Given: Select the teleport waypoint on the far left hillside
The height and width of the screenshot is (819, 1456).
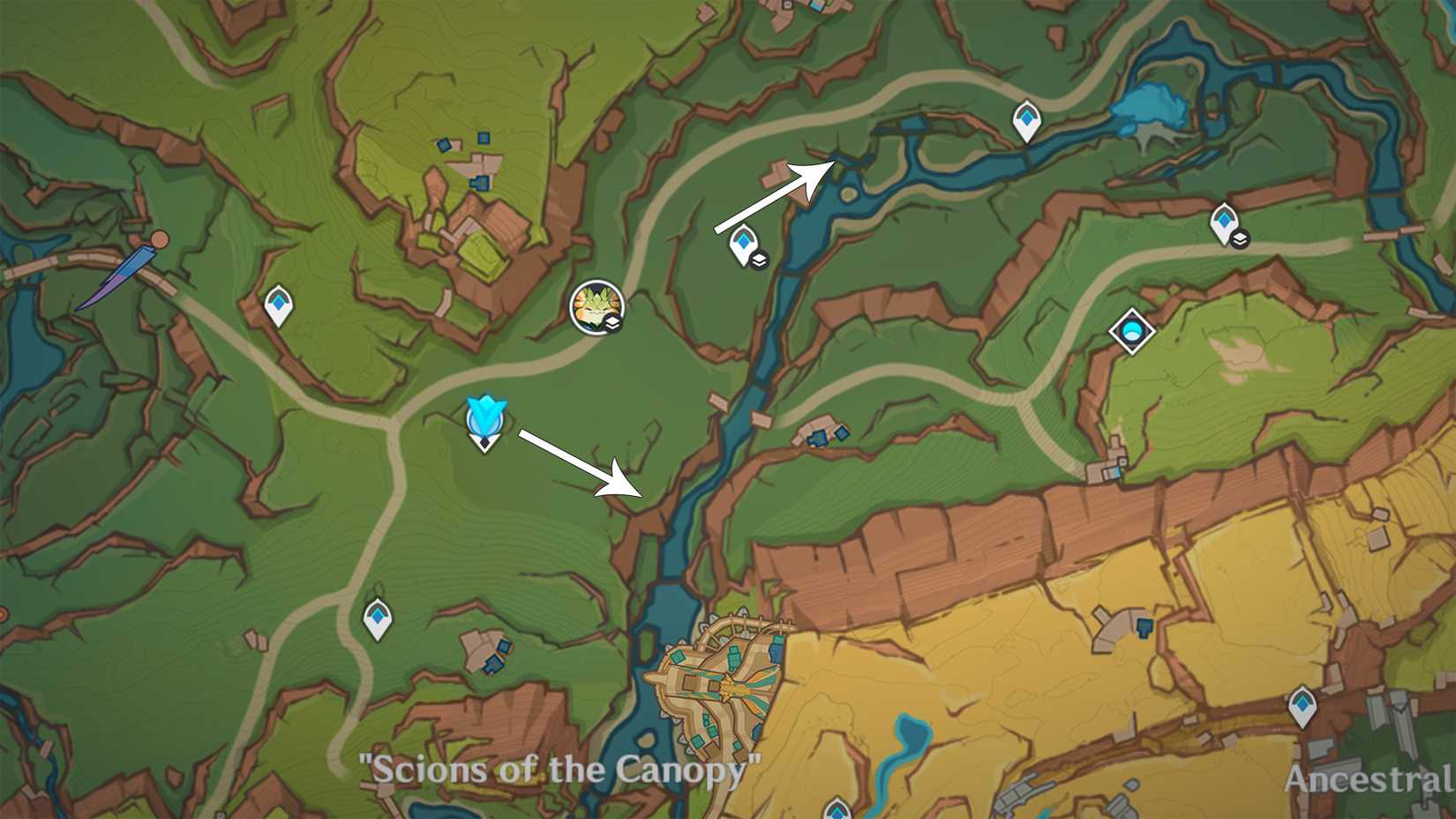Looking at the screenshot, I should tap(277, 304).
